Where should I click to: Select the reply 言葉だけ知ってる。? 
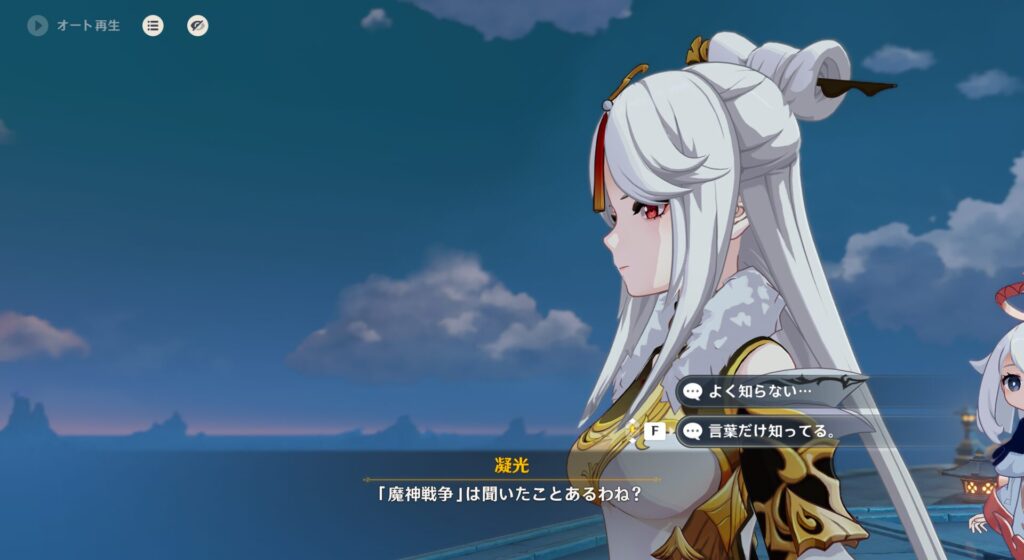point(772,431)
